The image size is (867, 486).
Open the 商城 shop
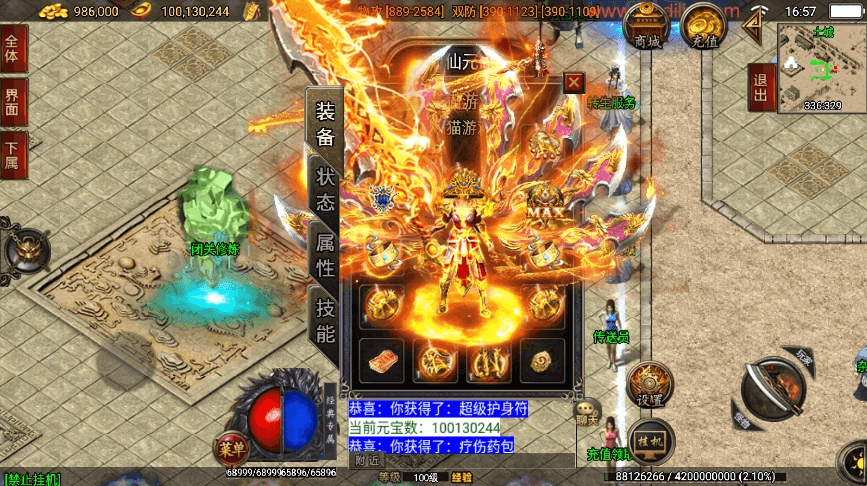click(648, 27)
